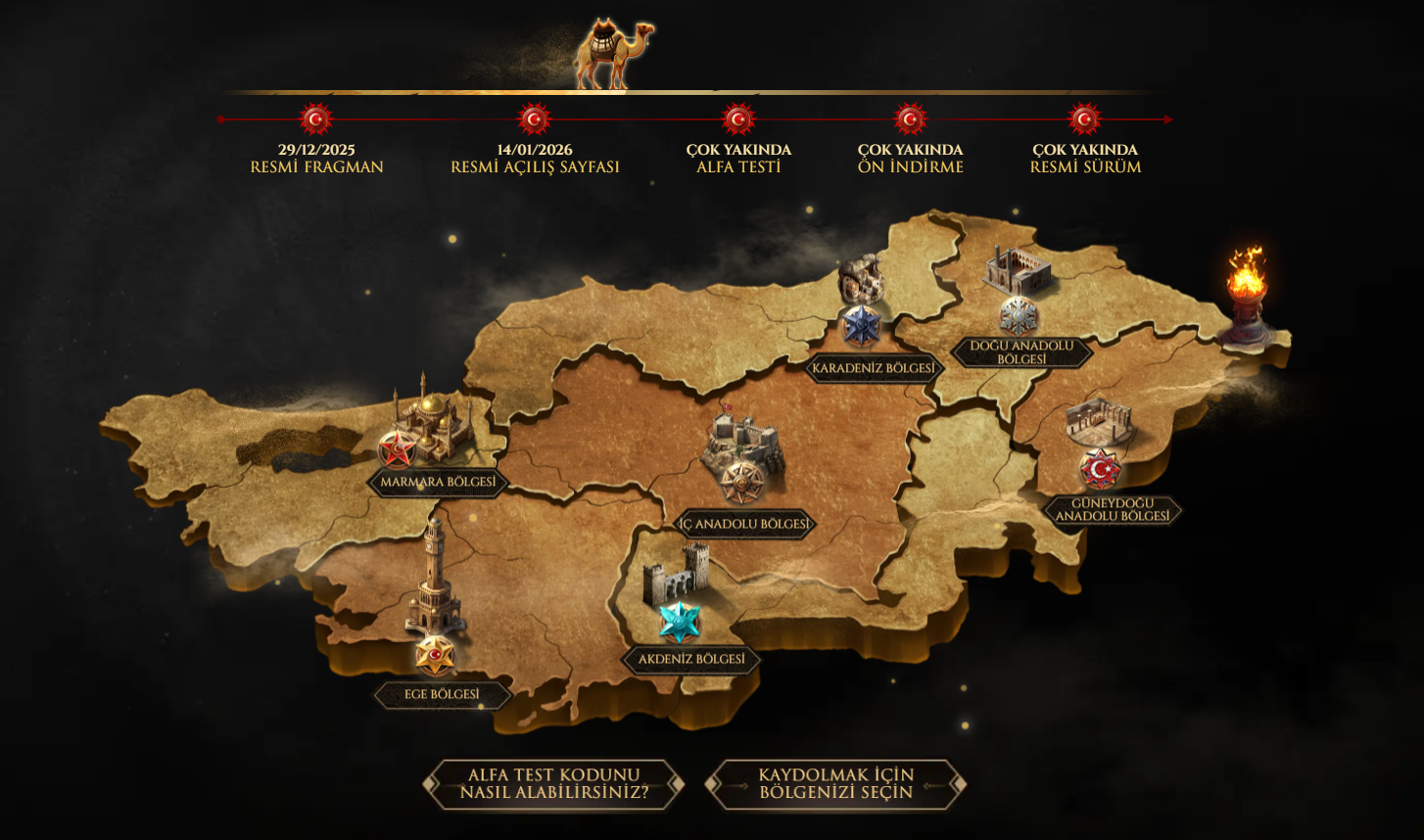Open the Resmi Fragman timeline milestone
Image resolution: width=1424 pixels, height=840 pixels.
pyautogui.click(x=316, y=119)
